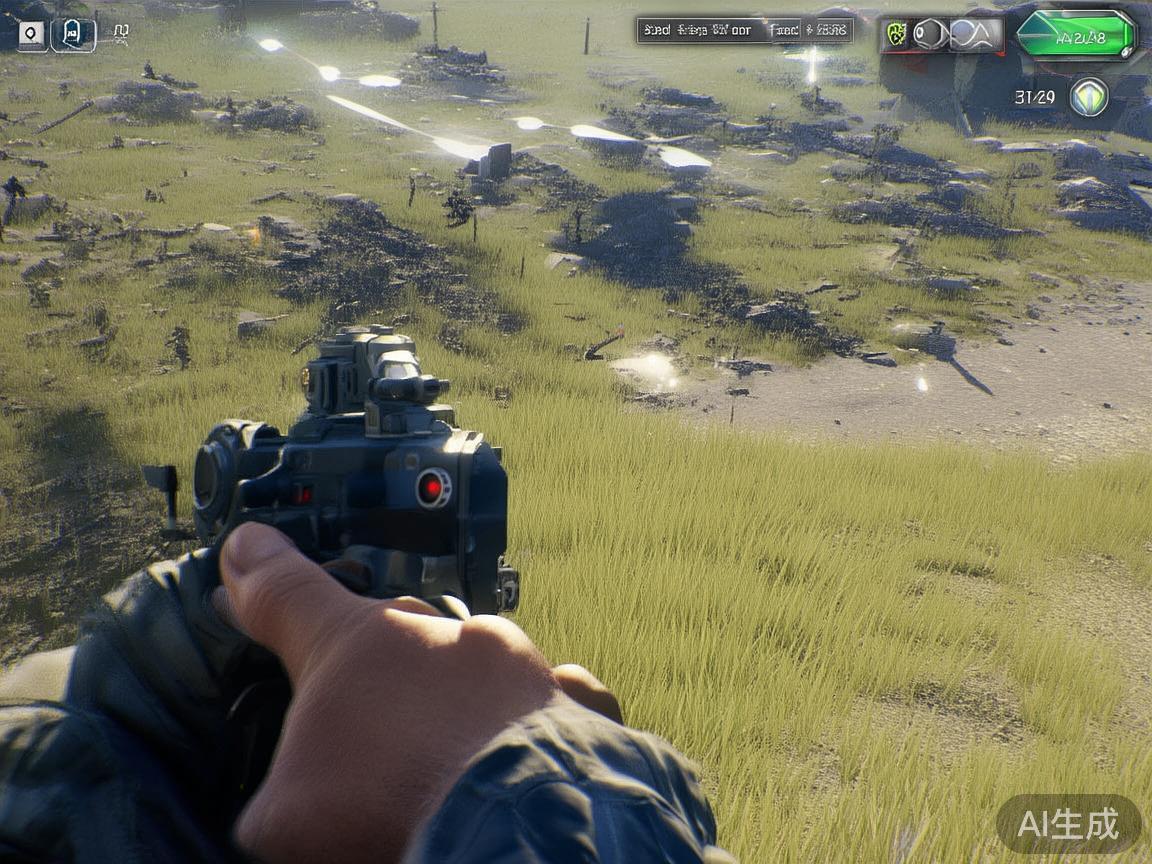Screen dimensions: 1152x864
Task: Choose the dark grenade-shaped item icon
Action: pyautogui.click(x=929, y=35)
